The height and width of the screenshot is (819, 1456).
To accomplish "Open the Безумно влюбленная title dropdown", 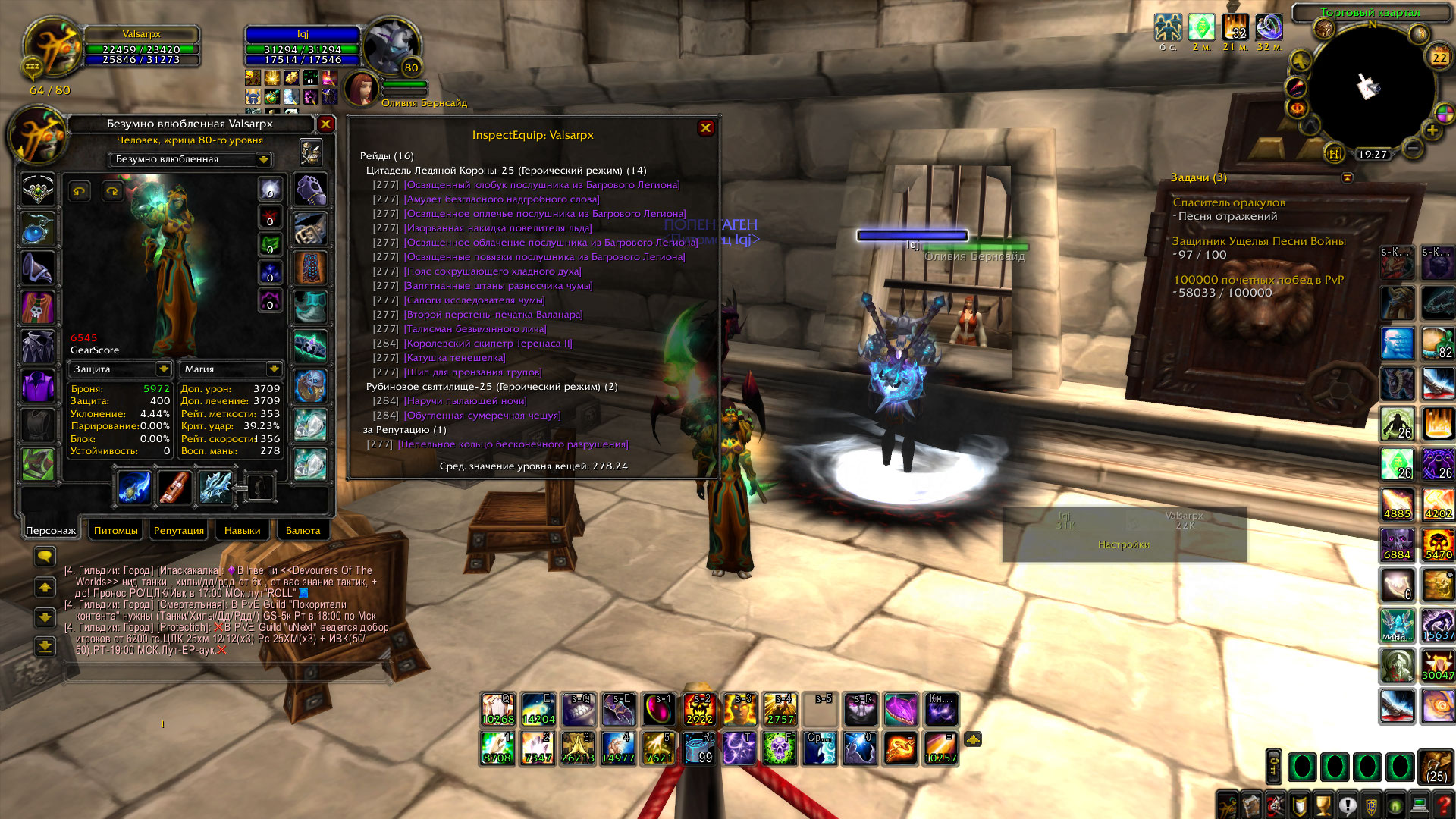I will click(263, 159).
